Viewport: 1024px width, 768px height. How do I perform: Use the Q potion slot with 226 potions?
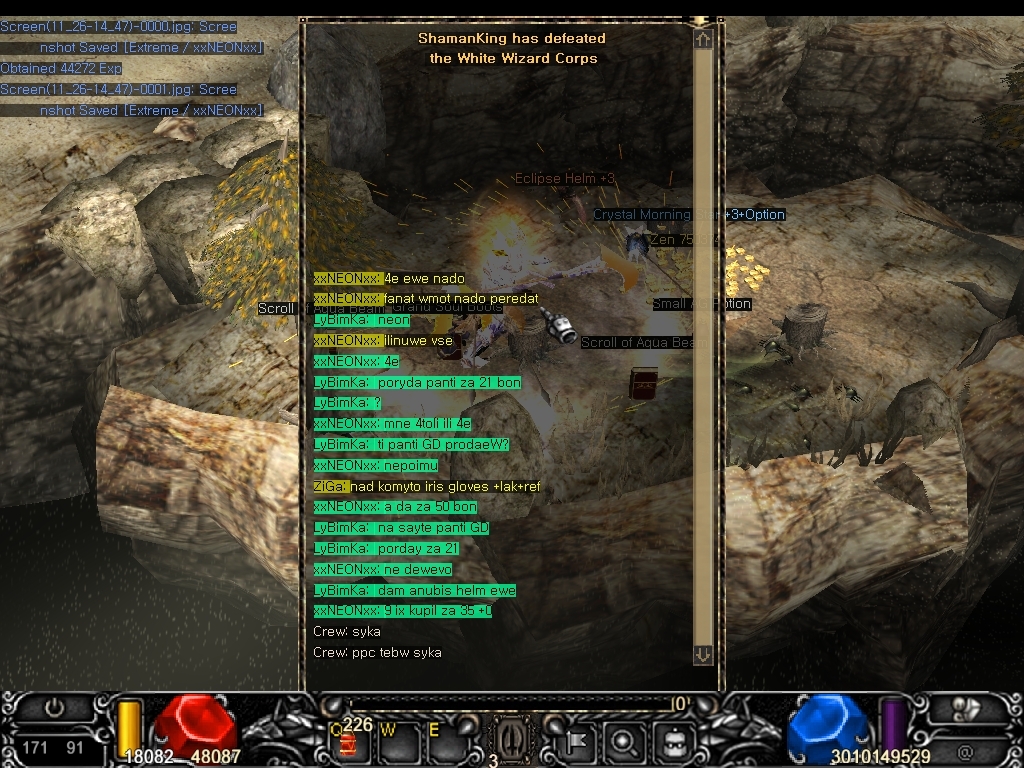348,741
